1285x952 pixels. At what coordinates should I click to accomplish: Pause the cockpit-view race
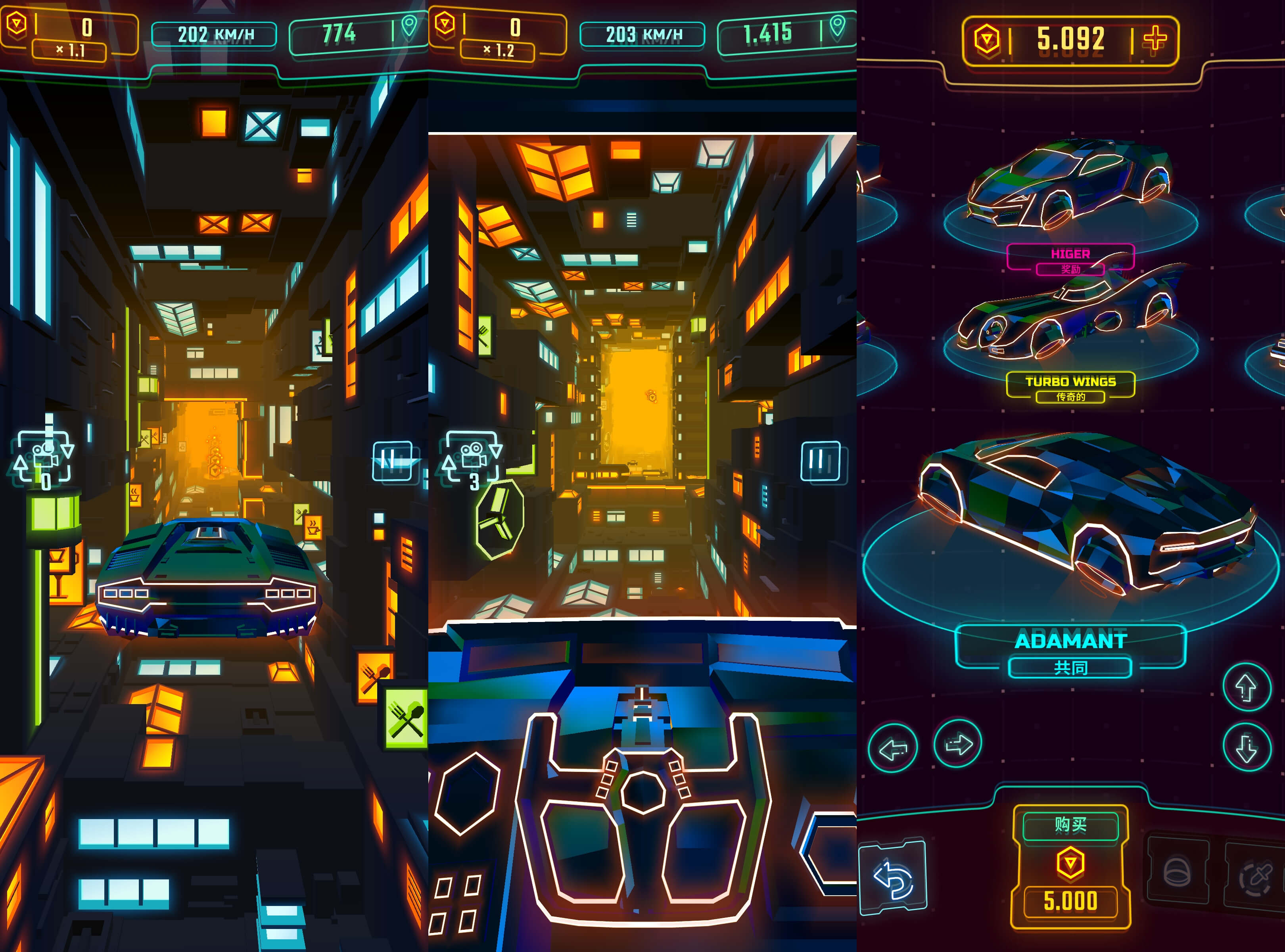[x=821, y=461]
